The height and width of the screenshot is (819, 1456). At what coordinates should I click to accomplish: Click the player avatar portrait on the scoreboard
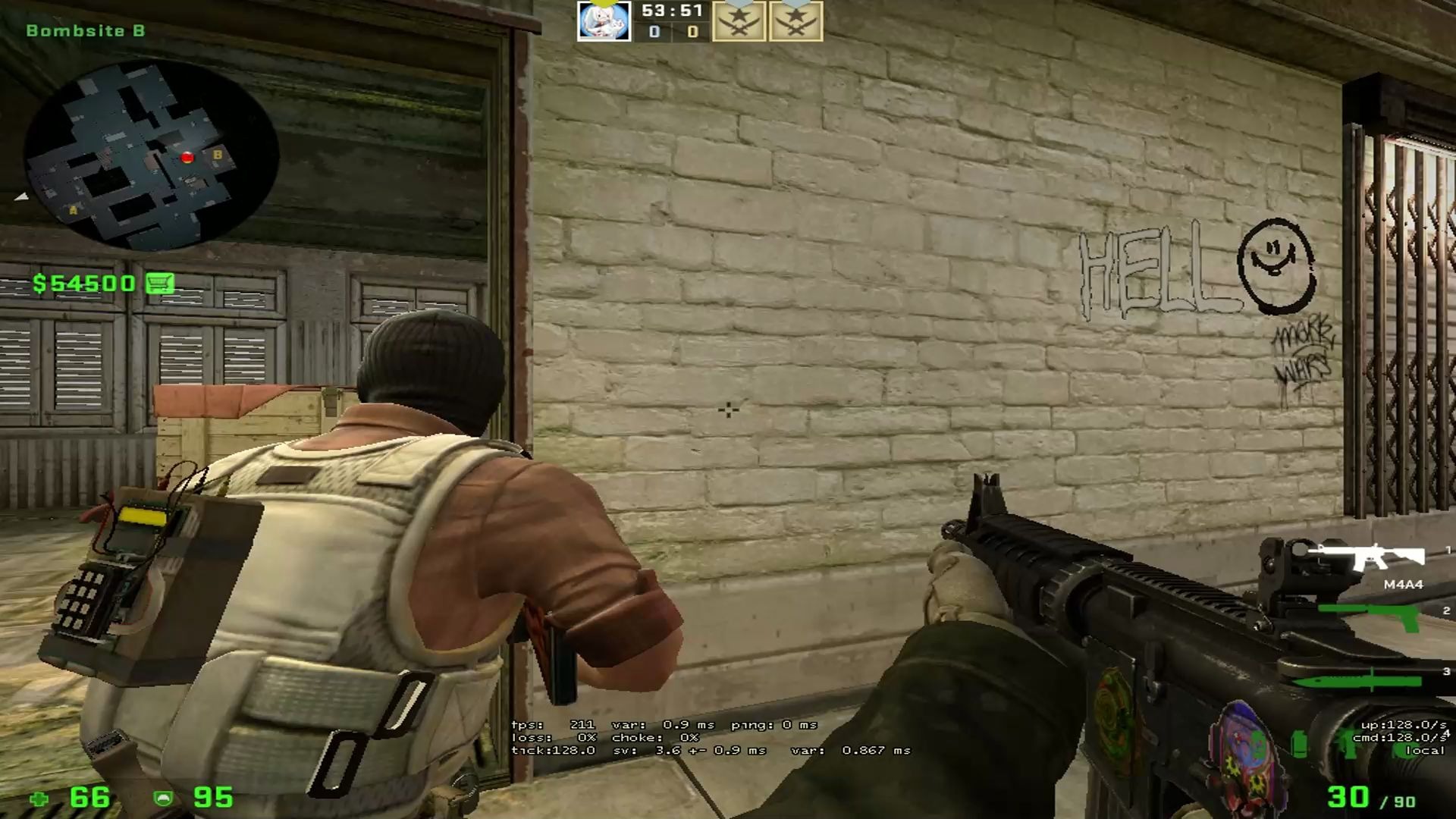pyautogui.click(x=604, y=21)
